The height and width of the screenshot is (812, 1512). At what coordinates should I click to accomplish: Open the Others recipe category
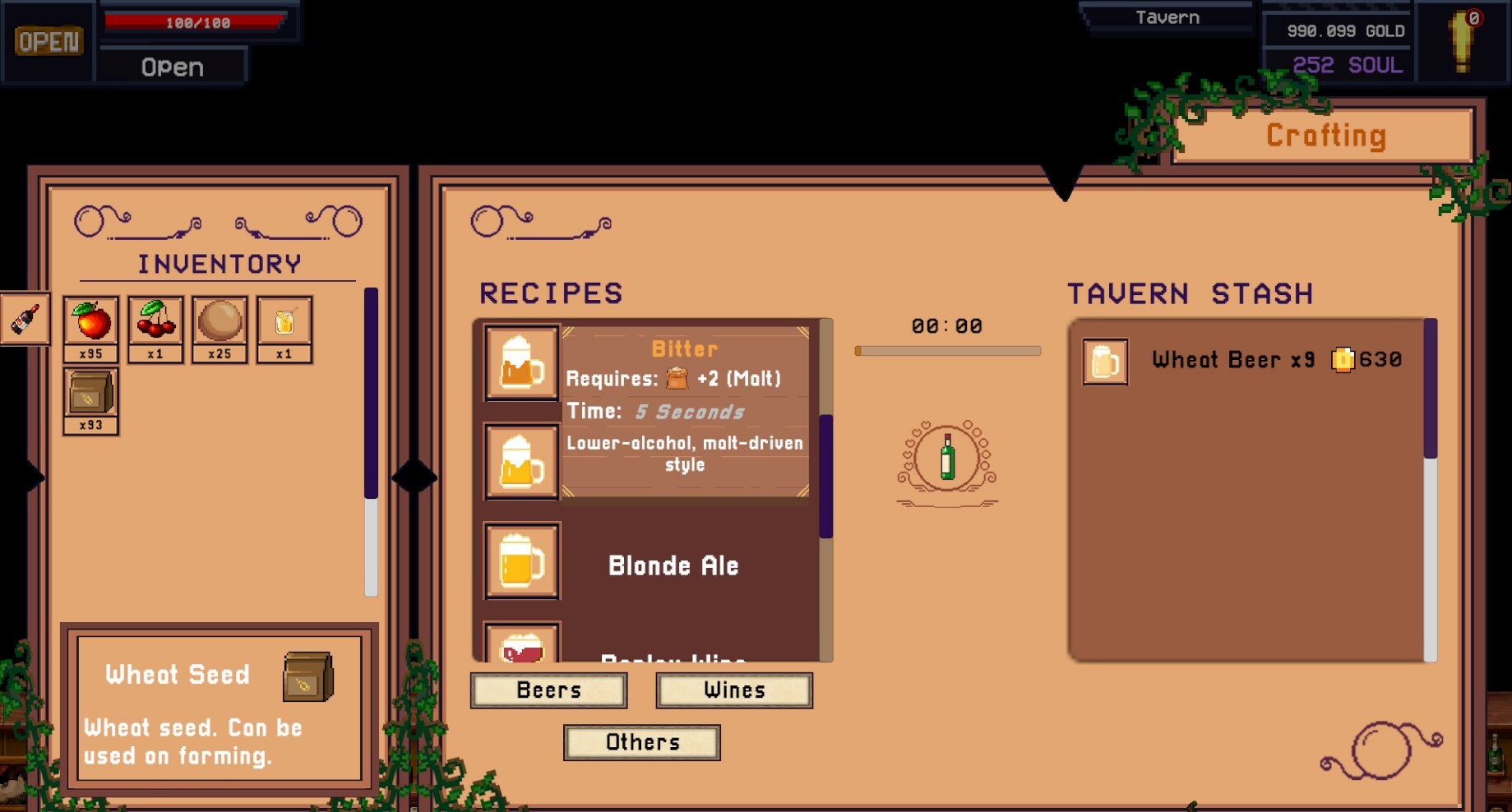point(641,741)
